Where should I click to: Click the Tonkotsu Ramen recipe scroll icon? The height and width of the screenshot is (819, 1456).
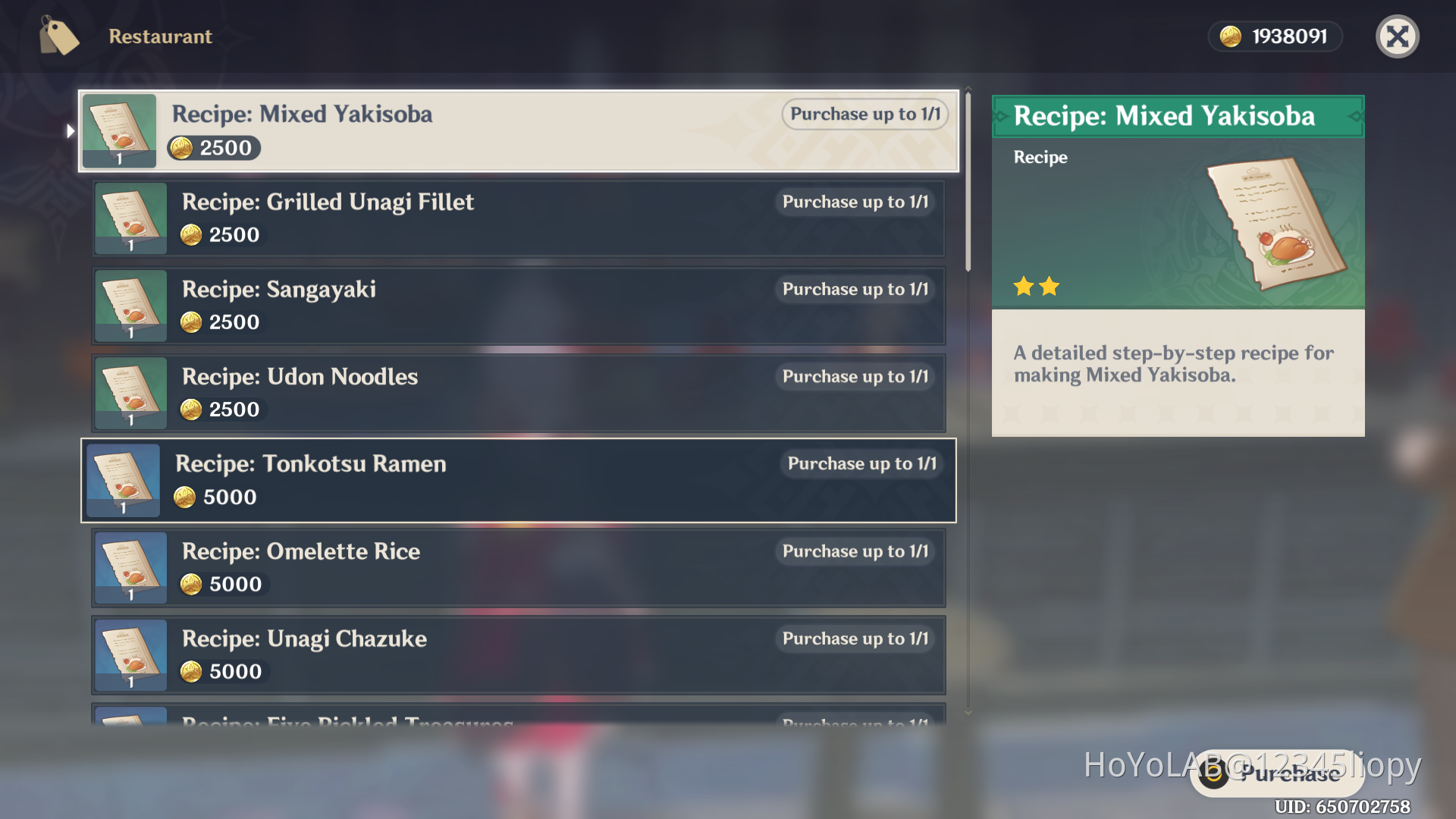(123, 480)
